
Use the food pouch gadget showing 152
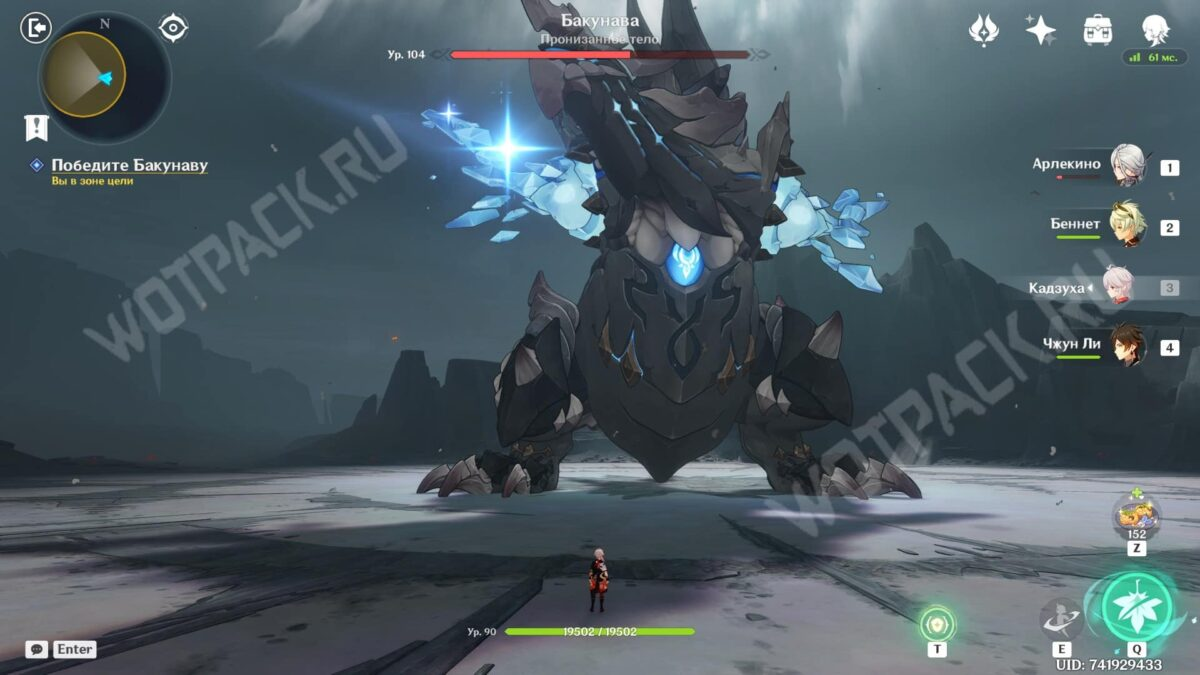[1137, 518]
